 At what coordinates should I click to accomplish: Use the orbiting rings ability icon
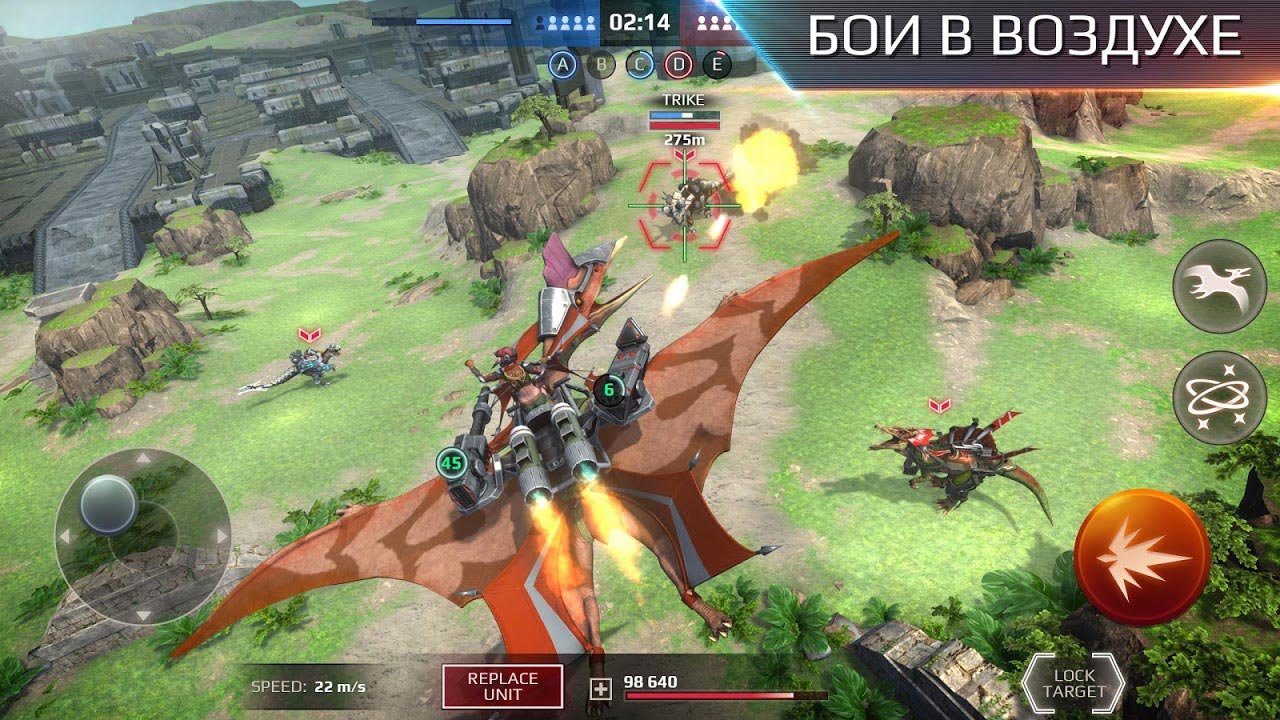1219,398
